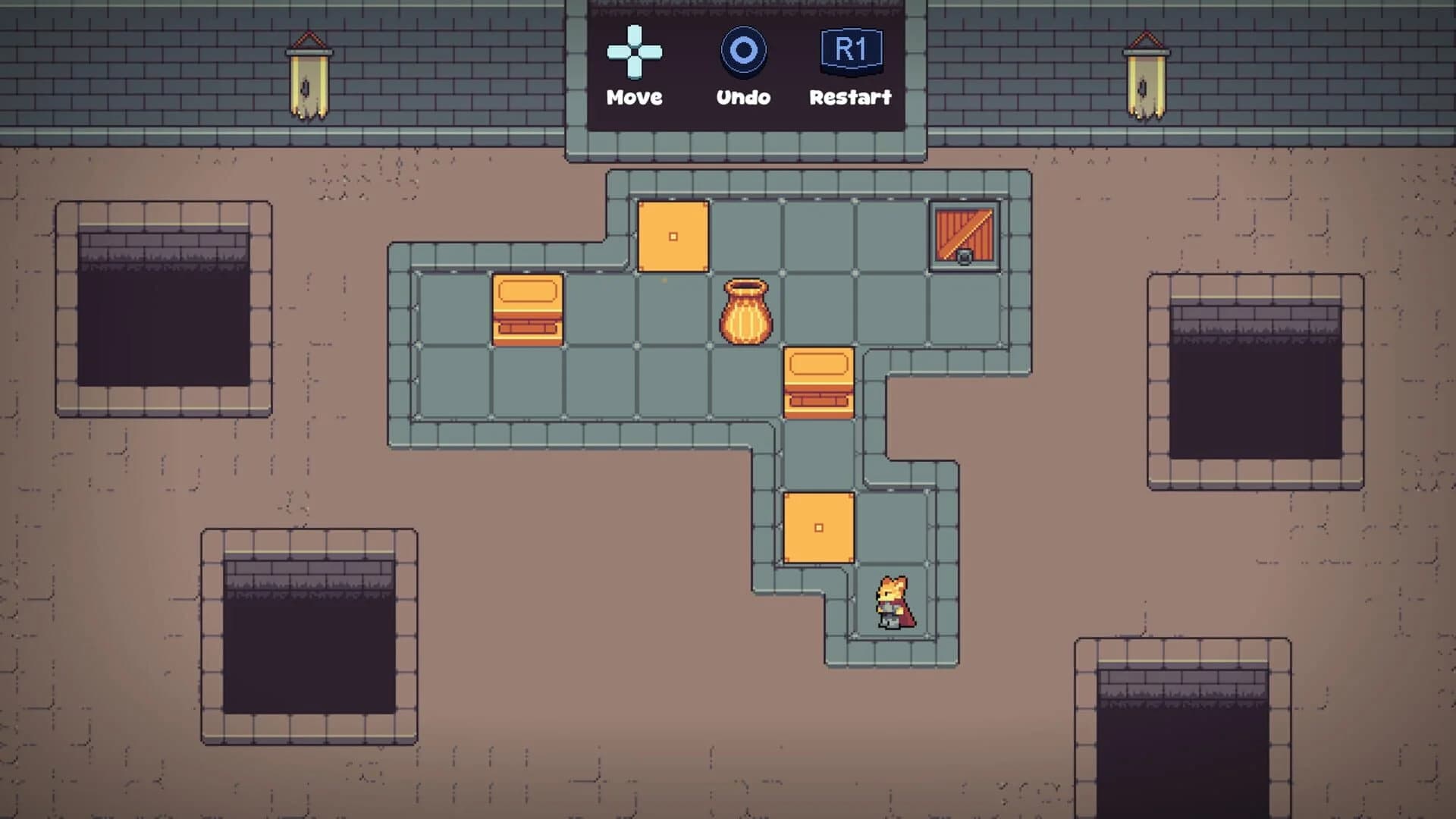This screenshot has width=1456, height=819.
Task: Click the clay pot in the middle room
Action: [x=745, y=311]
